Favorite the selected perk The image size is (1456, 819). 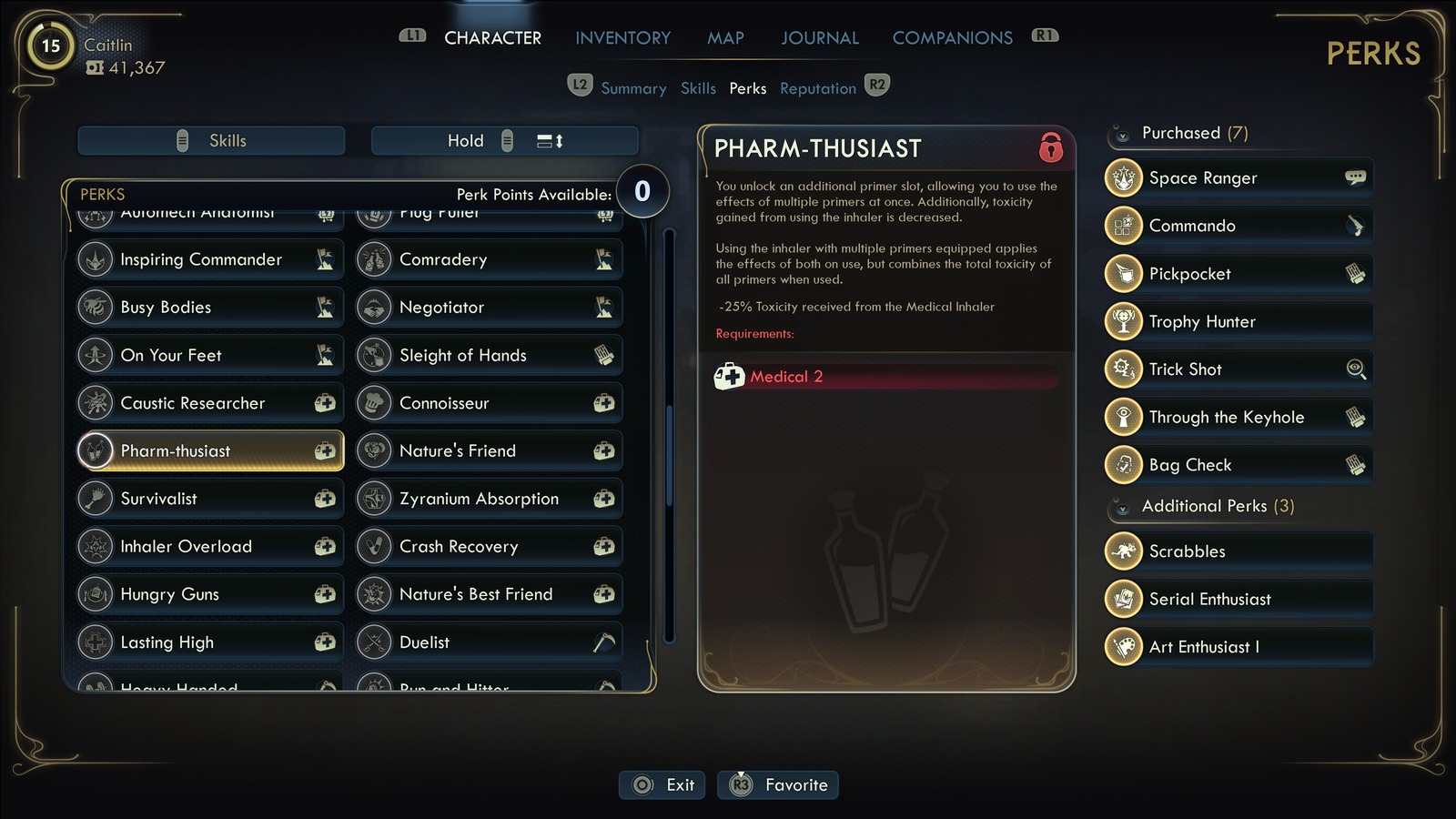pos(778,785)
